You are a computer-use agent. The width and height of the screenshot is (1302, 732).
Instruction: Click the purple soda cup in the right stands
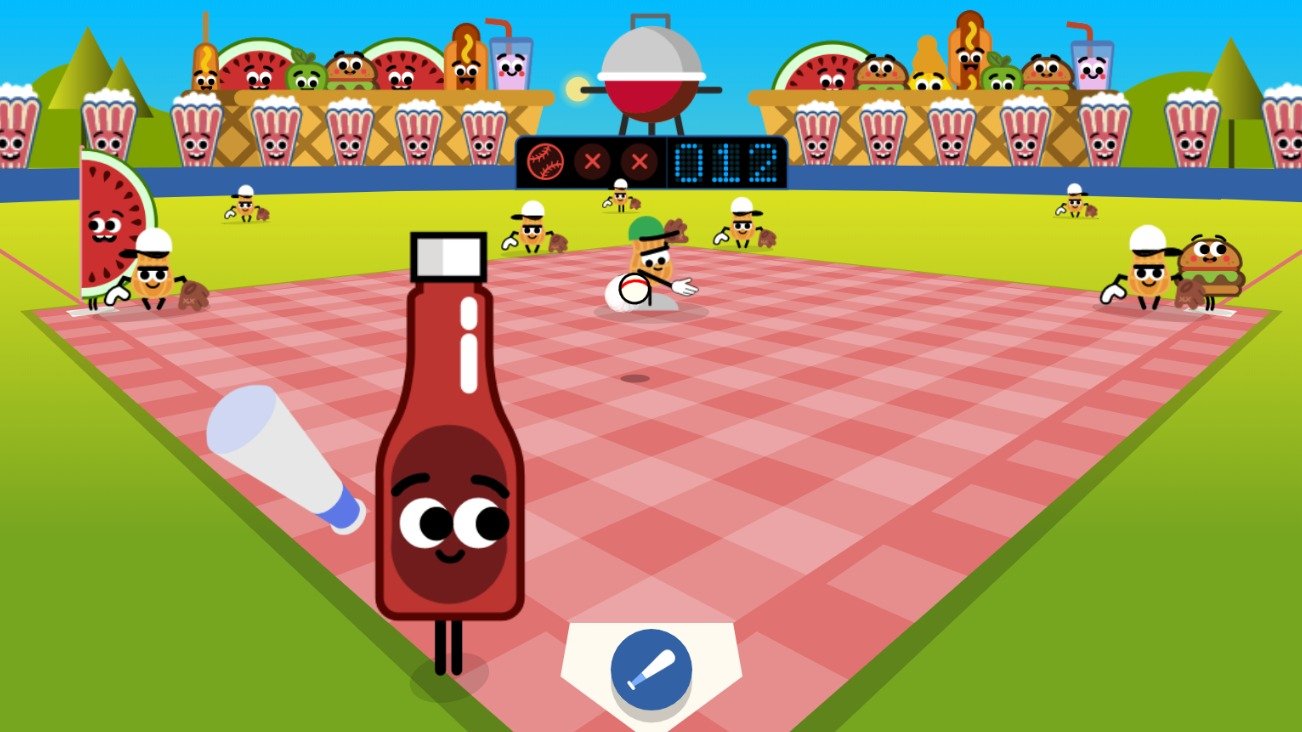1092,68
